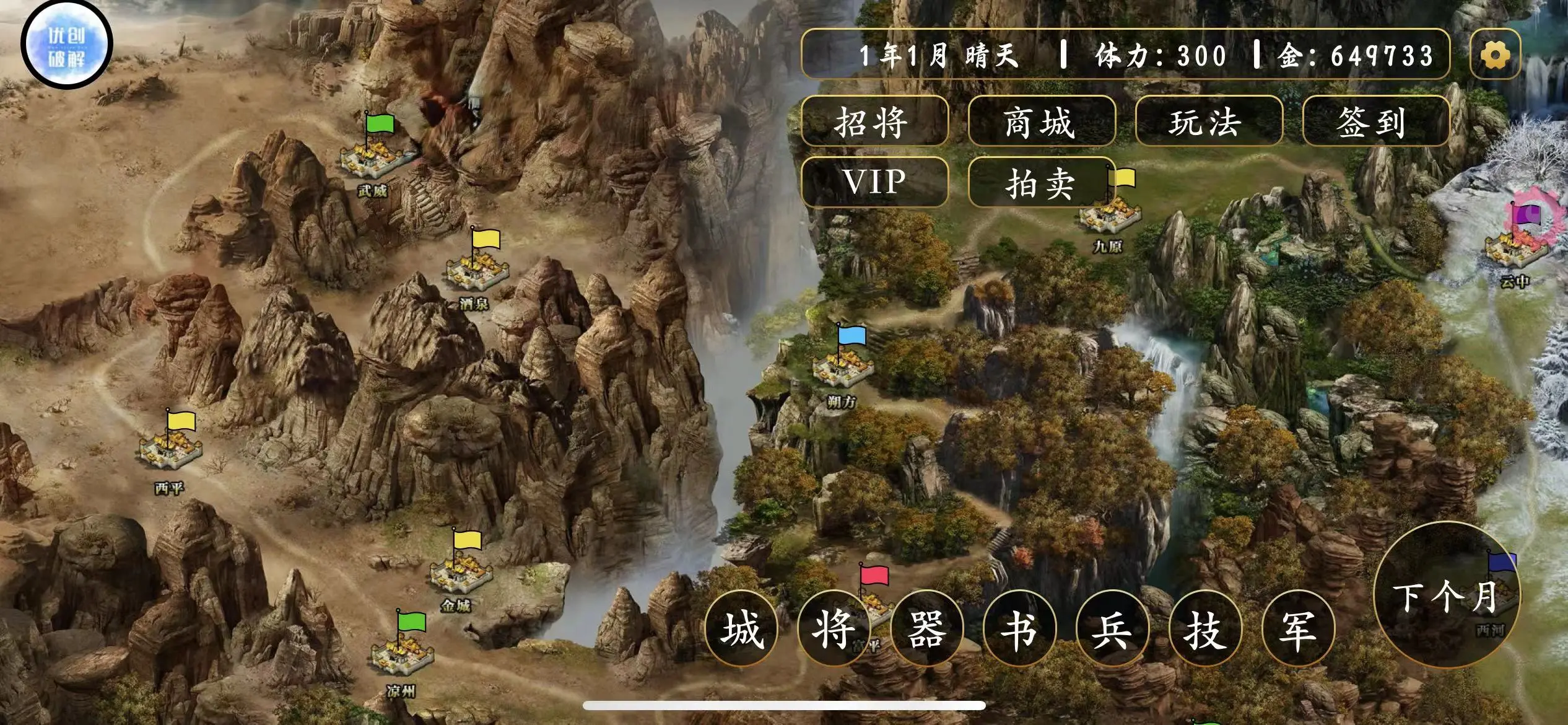Choose the 西平 city on the map
Viewport: 1568px width, 725px height.
click(170, 449)
